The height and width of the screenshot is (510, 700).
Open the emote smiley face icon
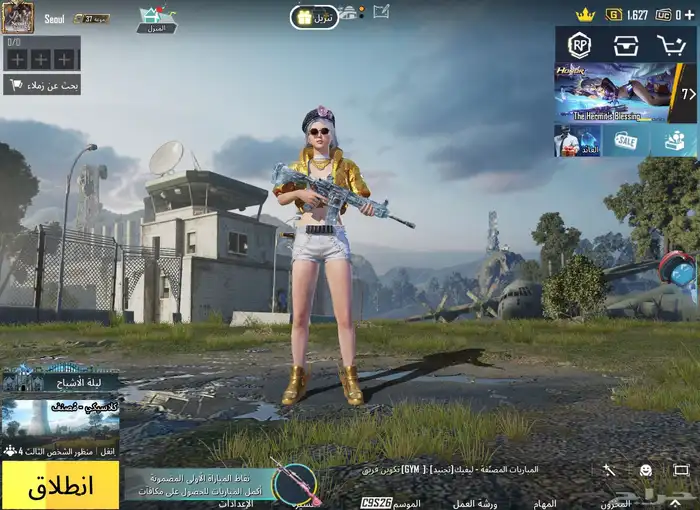646,469
